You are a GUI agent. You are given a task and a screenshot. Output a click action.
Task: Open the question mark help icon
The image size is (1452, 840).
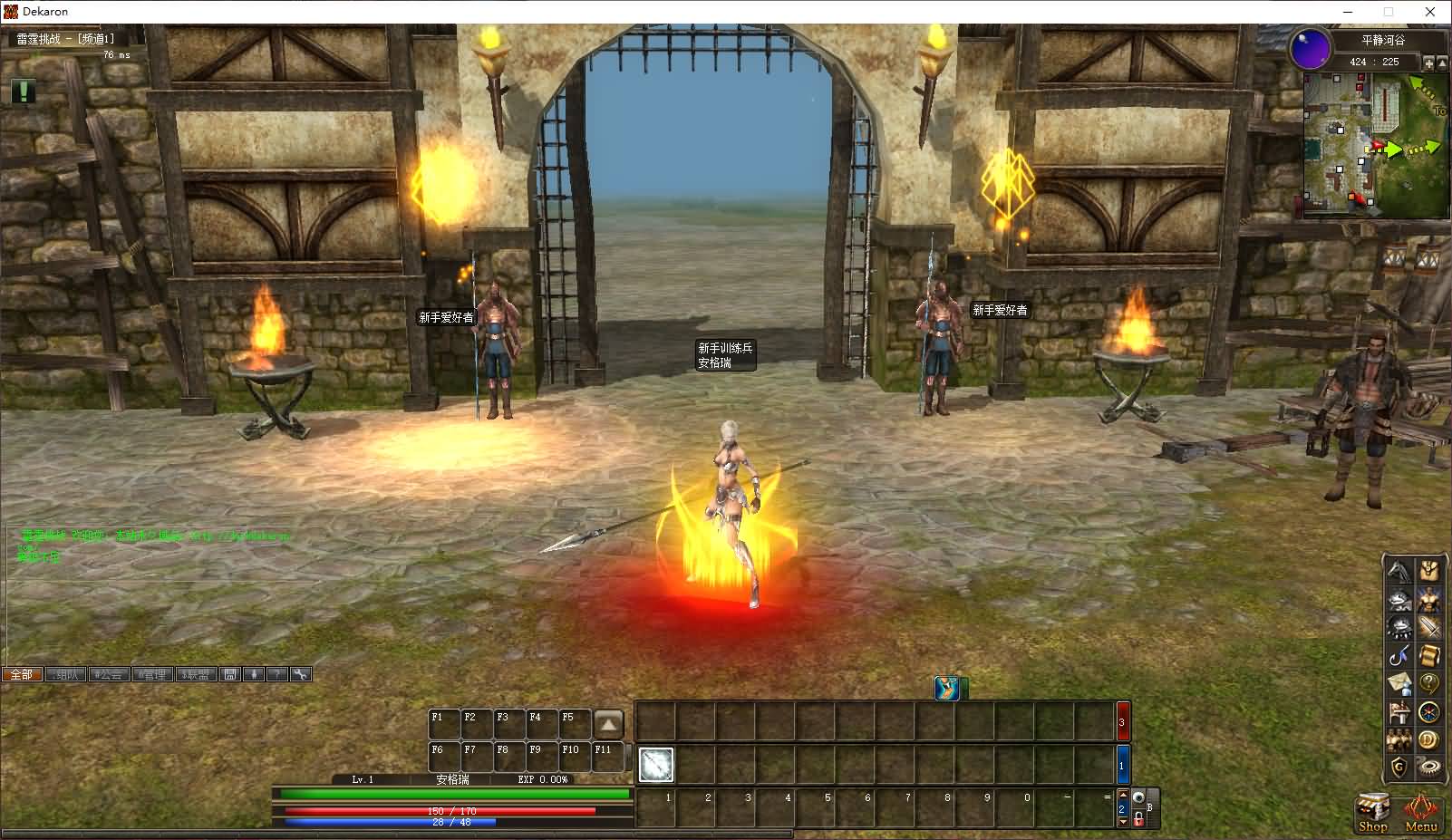(1429, 683)
